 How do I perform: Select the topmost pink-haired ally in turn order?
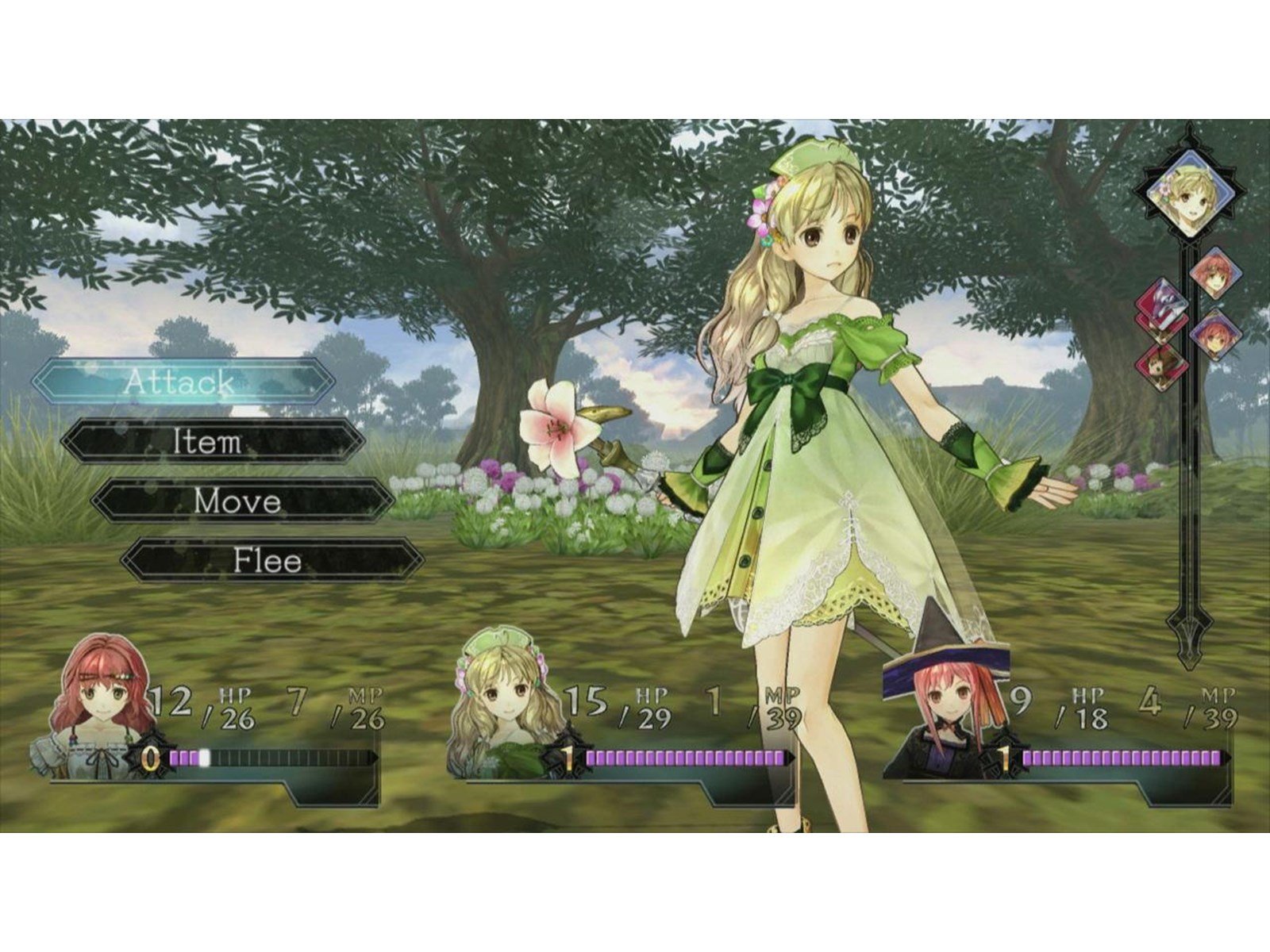click(1214, 273)
